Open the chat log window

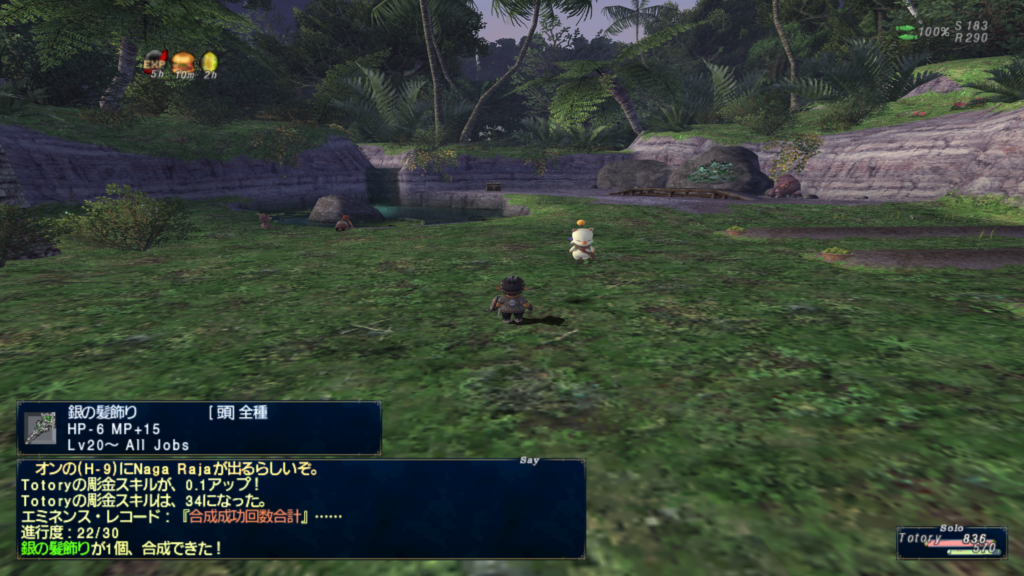tap(300, 508)
